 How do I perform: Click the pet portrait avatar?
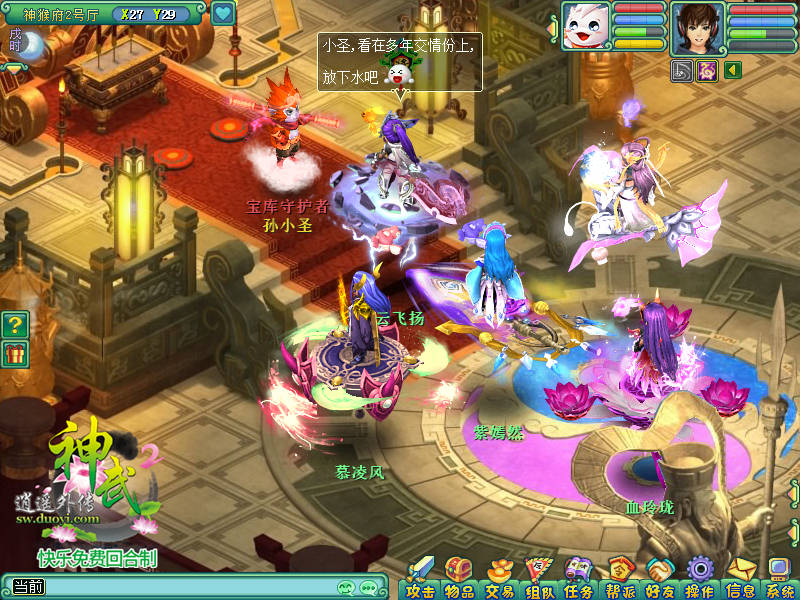[x=585, y=25]
